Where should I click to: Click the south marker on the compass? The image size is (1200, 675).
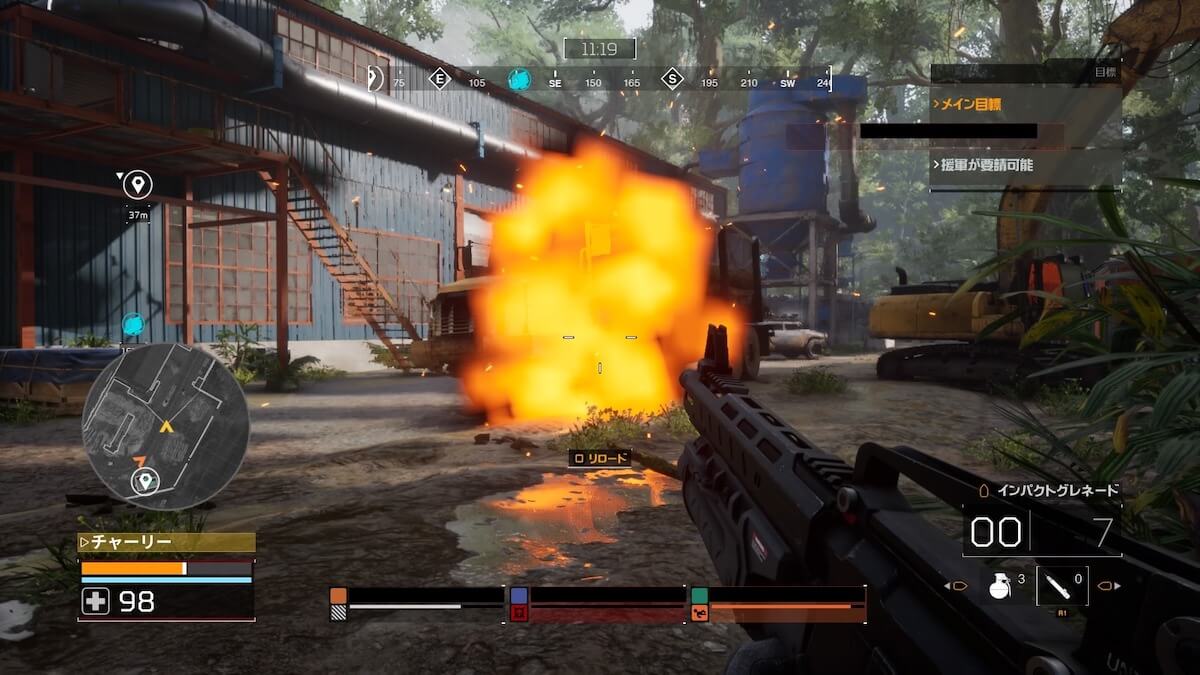coord(672,80)
